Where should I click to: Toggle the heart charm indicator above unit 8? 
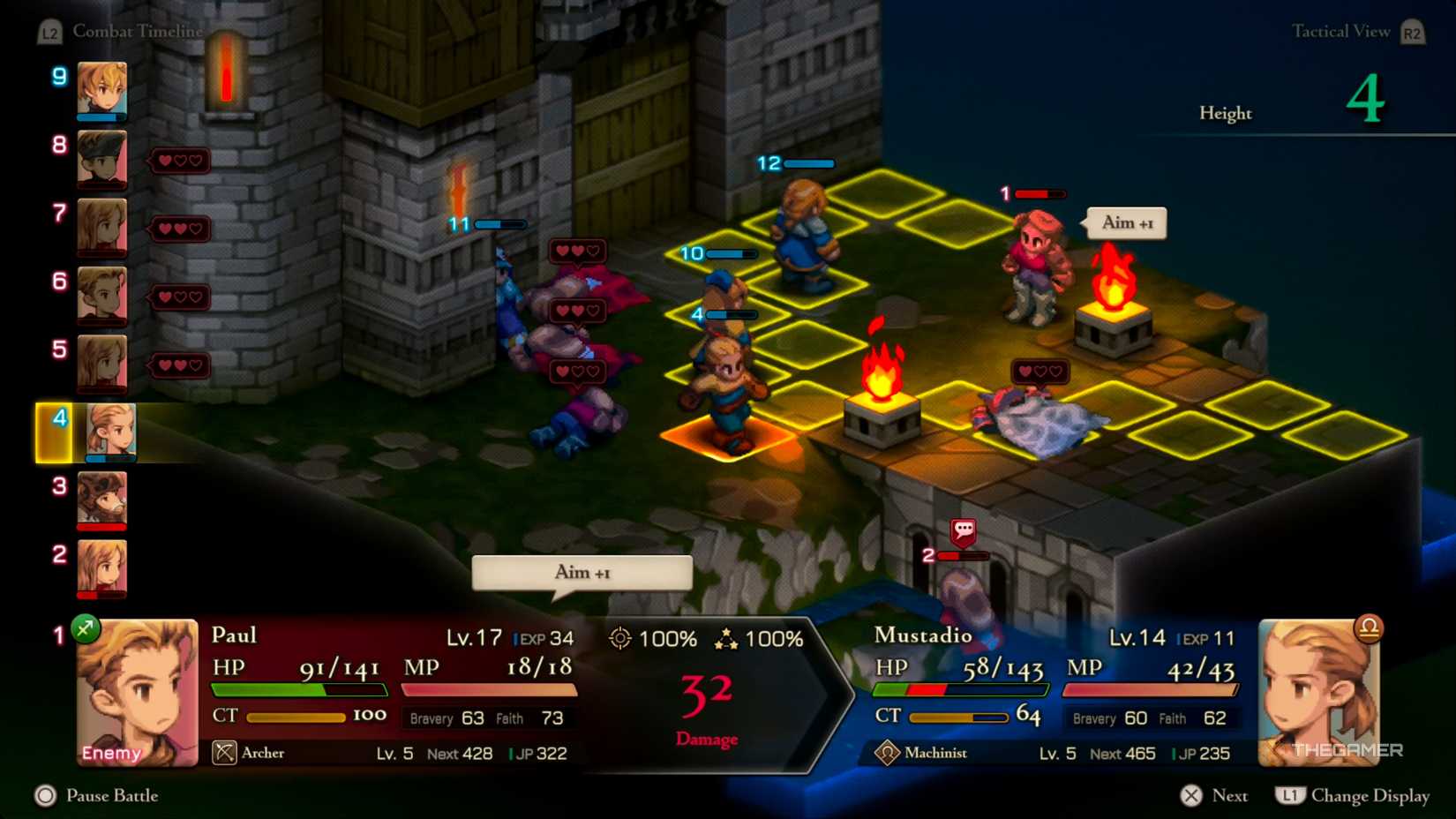(x=179, y=161)
